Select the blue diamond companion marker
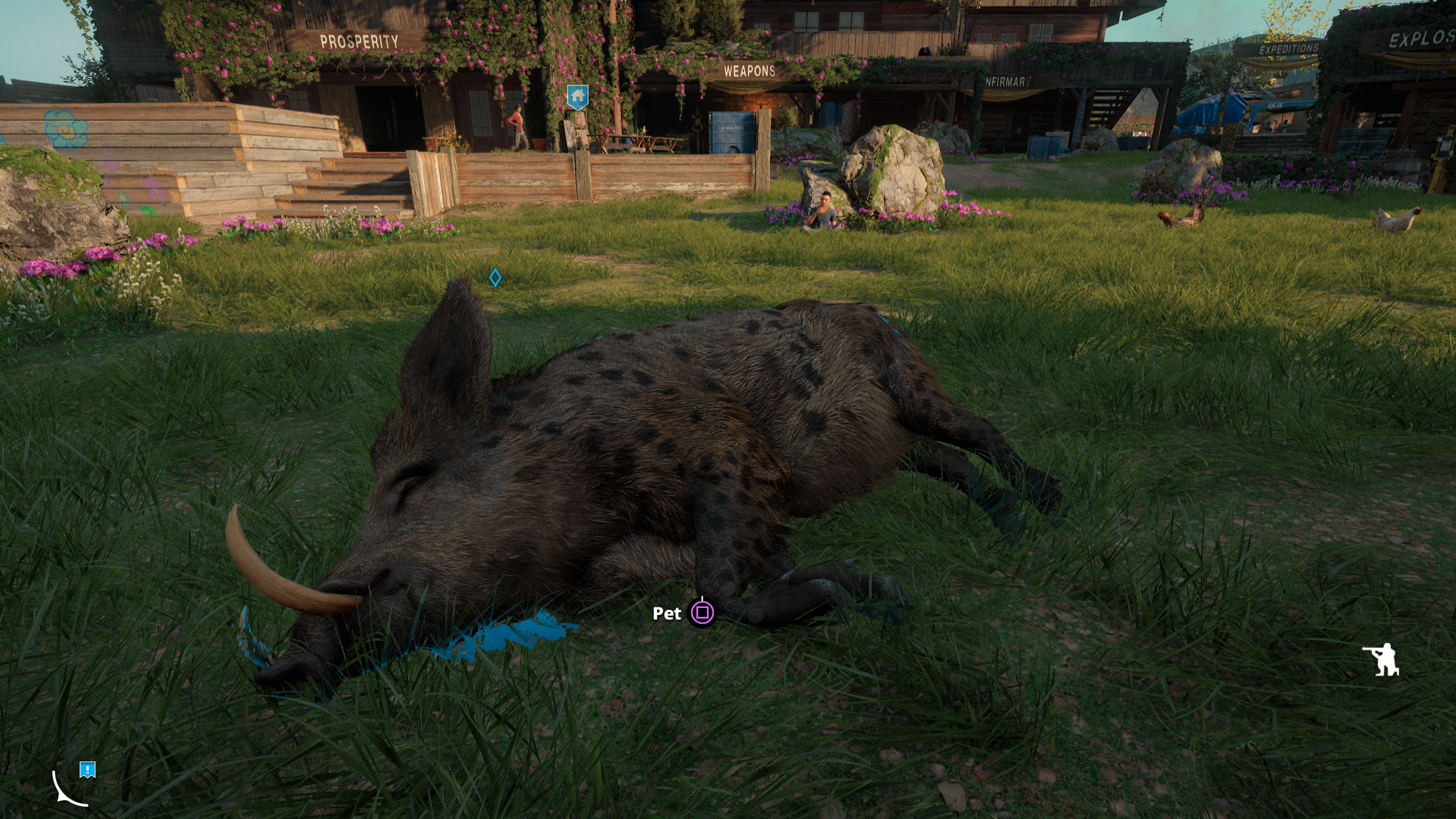 tap(495, 278)
